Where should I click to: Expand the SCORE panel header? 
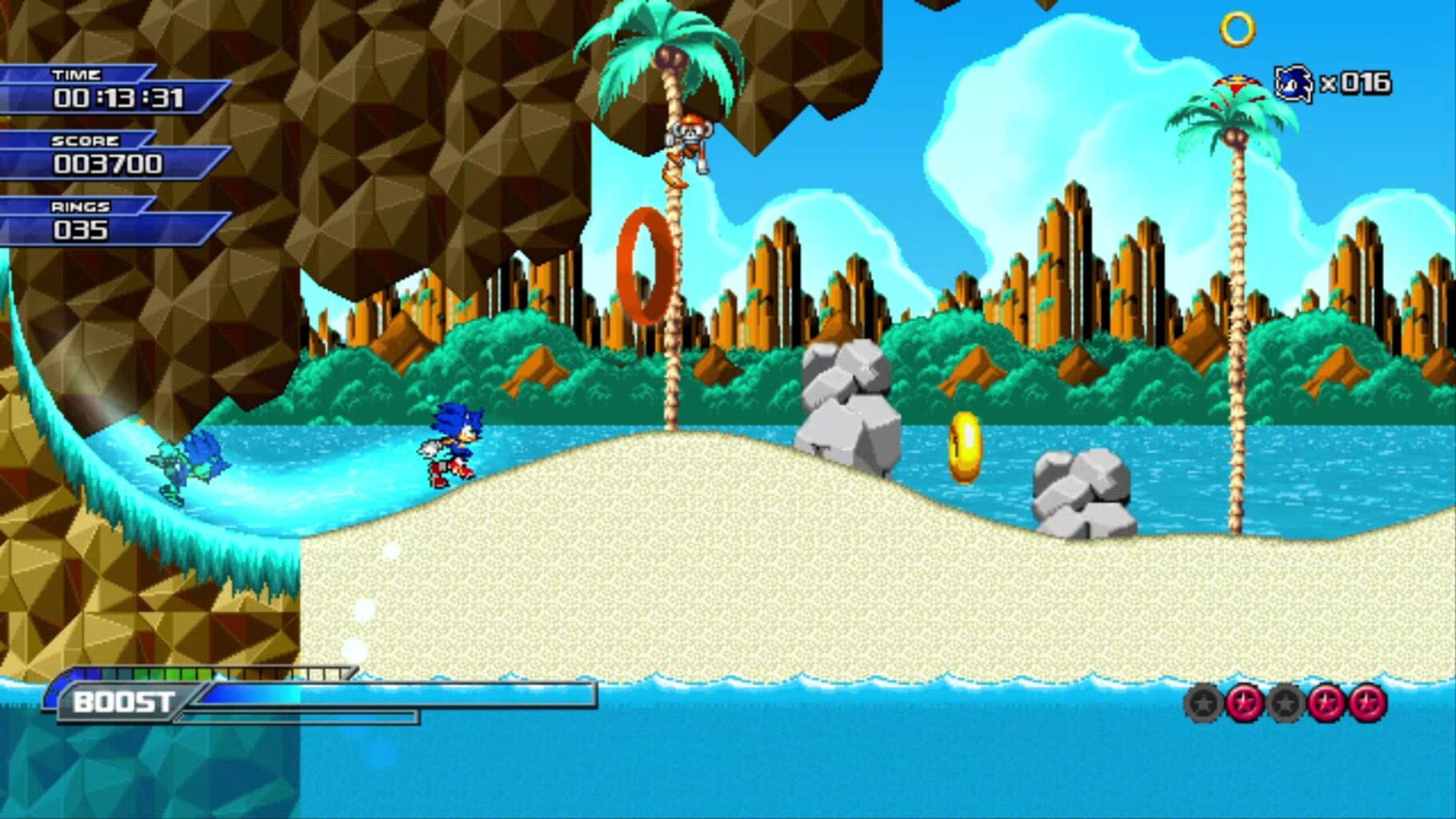84,140
